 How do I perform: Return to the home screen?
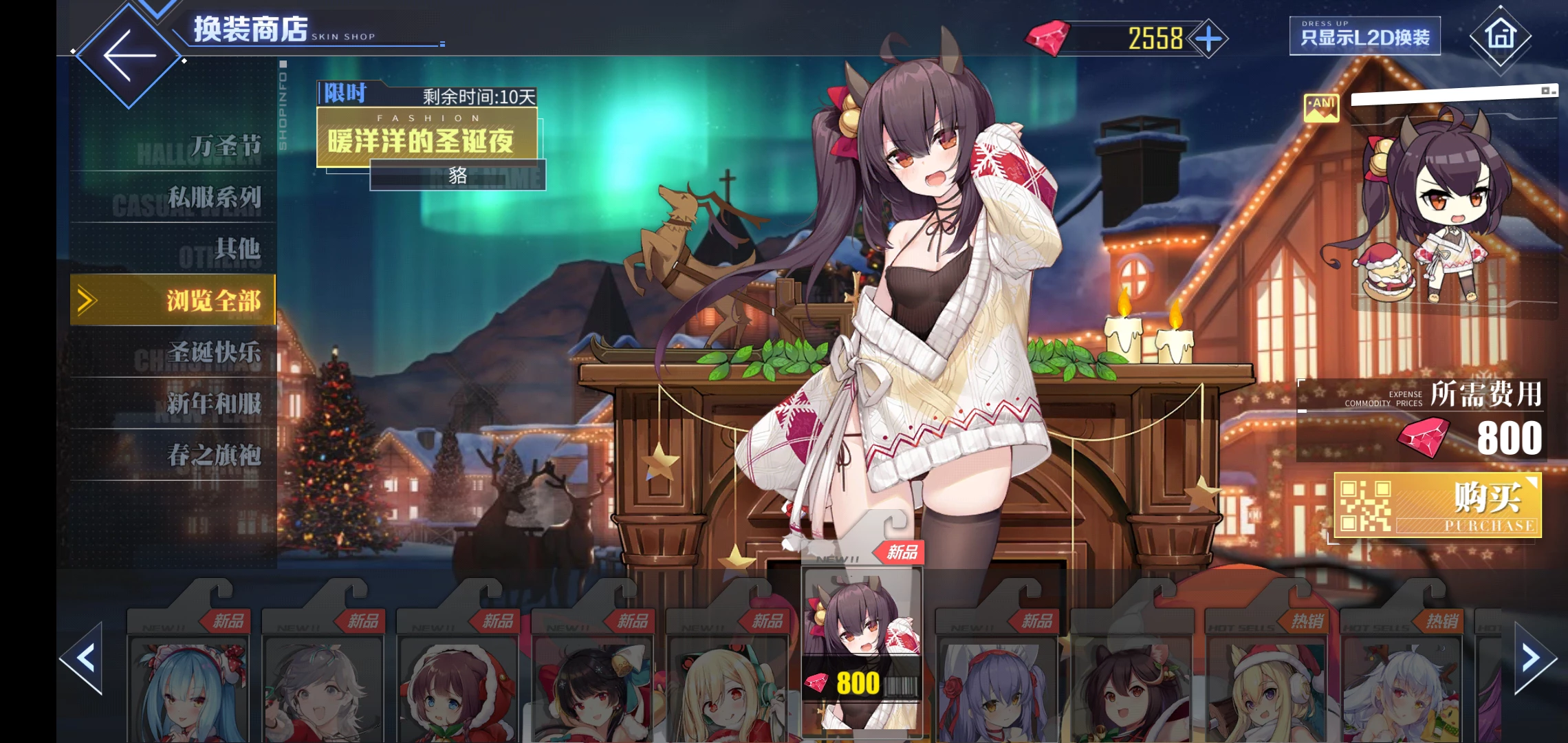[x=1500, y=35]
